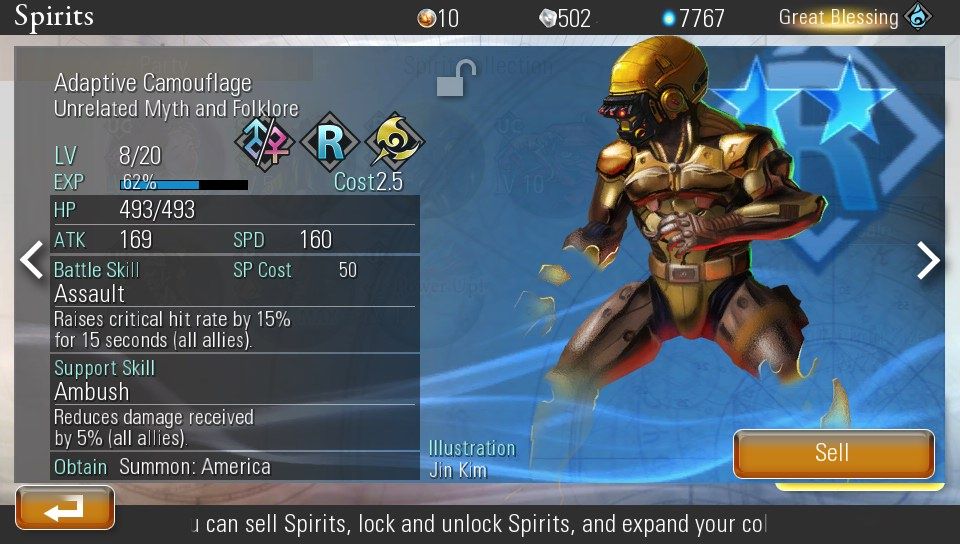Click the orange back arrow button
Screen dimensions: 960x544
tap(65, 509)
